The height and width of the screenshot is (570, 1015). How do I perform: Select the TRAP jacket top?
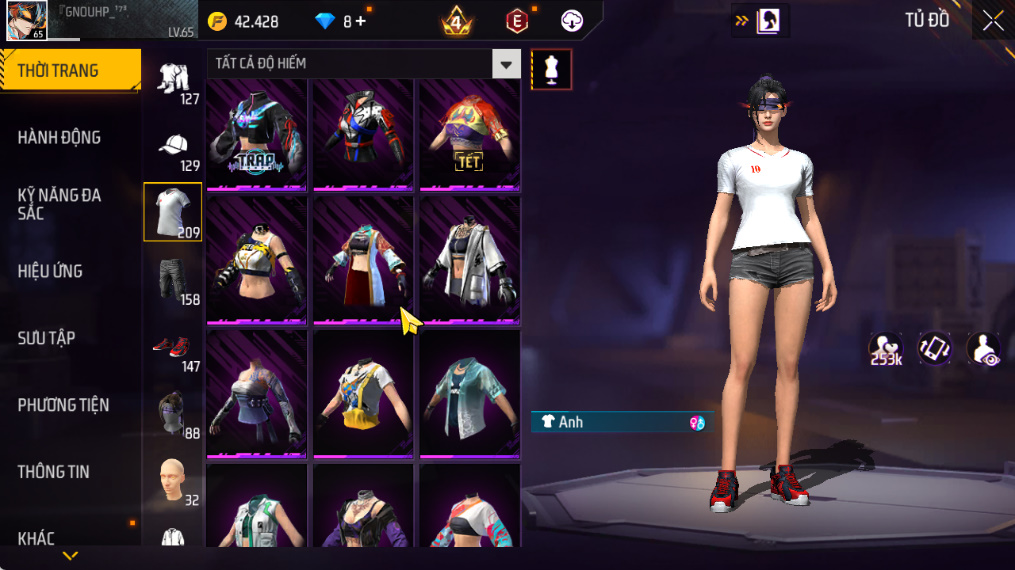coord(258,134)
